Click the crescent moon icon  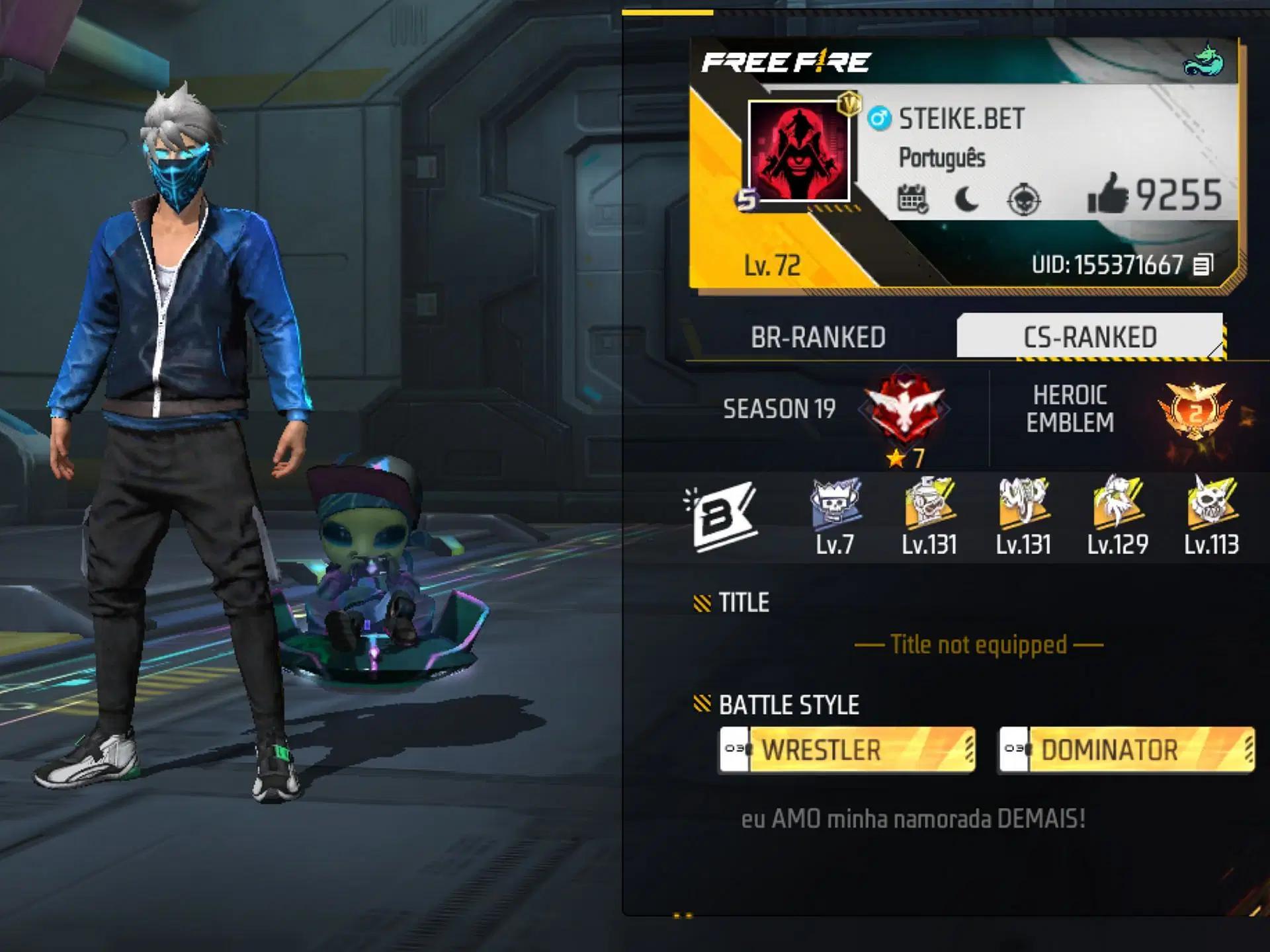(966, 198)
